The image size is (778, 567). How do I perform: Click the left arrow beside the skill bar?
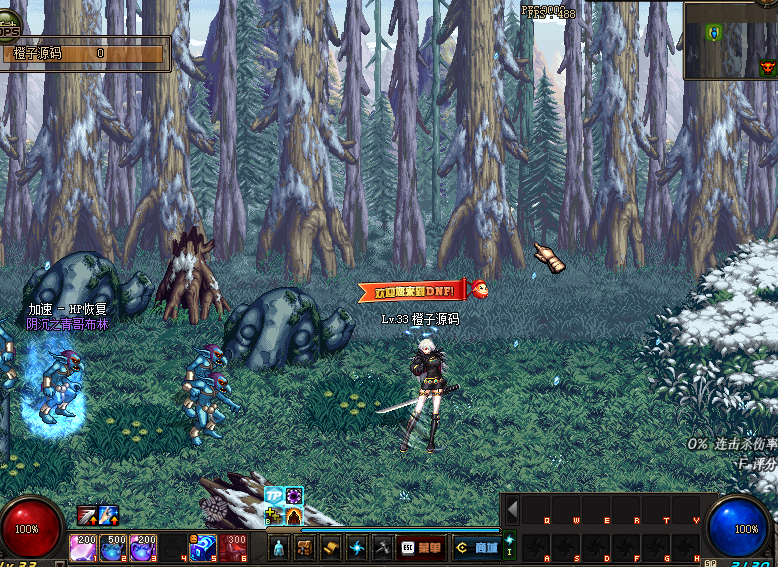[x=512, y=510]
